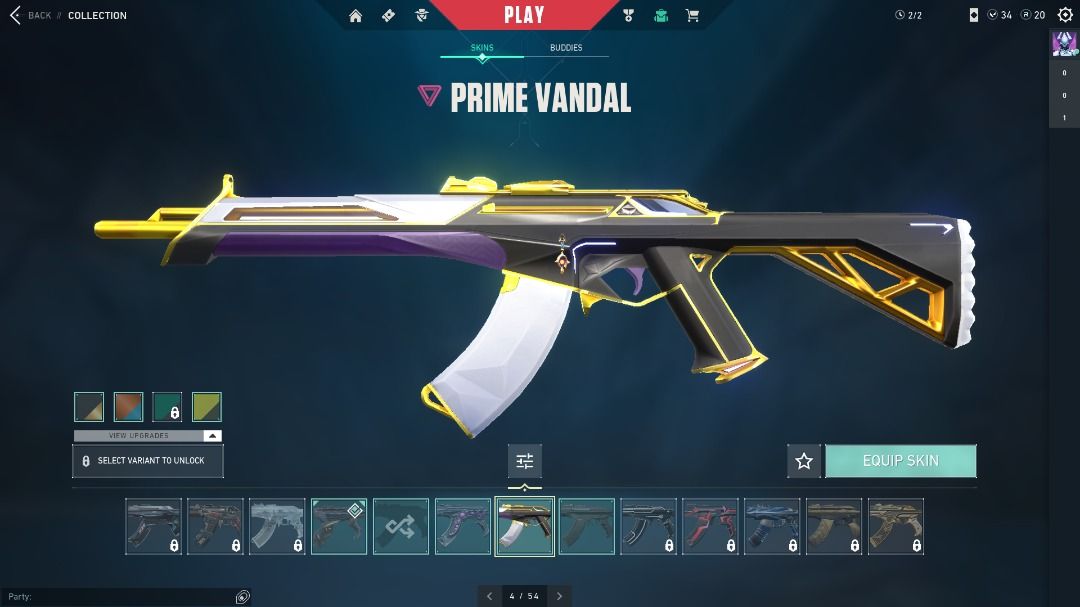Switch to the Skins tab
The width and height of the screenshot is (1080, 607).
[x=482, y=48]
